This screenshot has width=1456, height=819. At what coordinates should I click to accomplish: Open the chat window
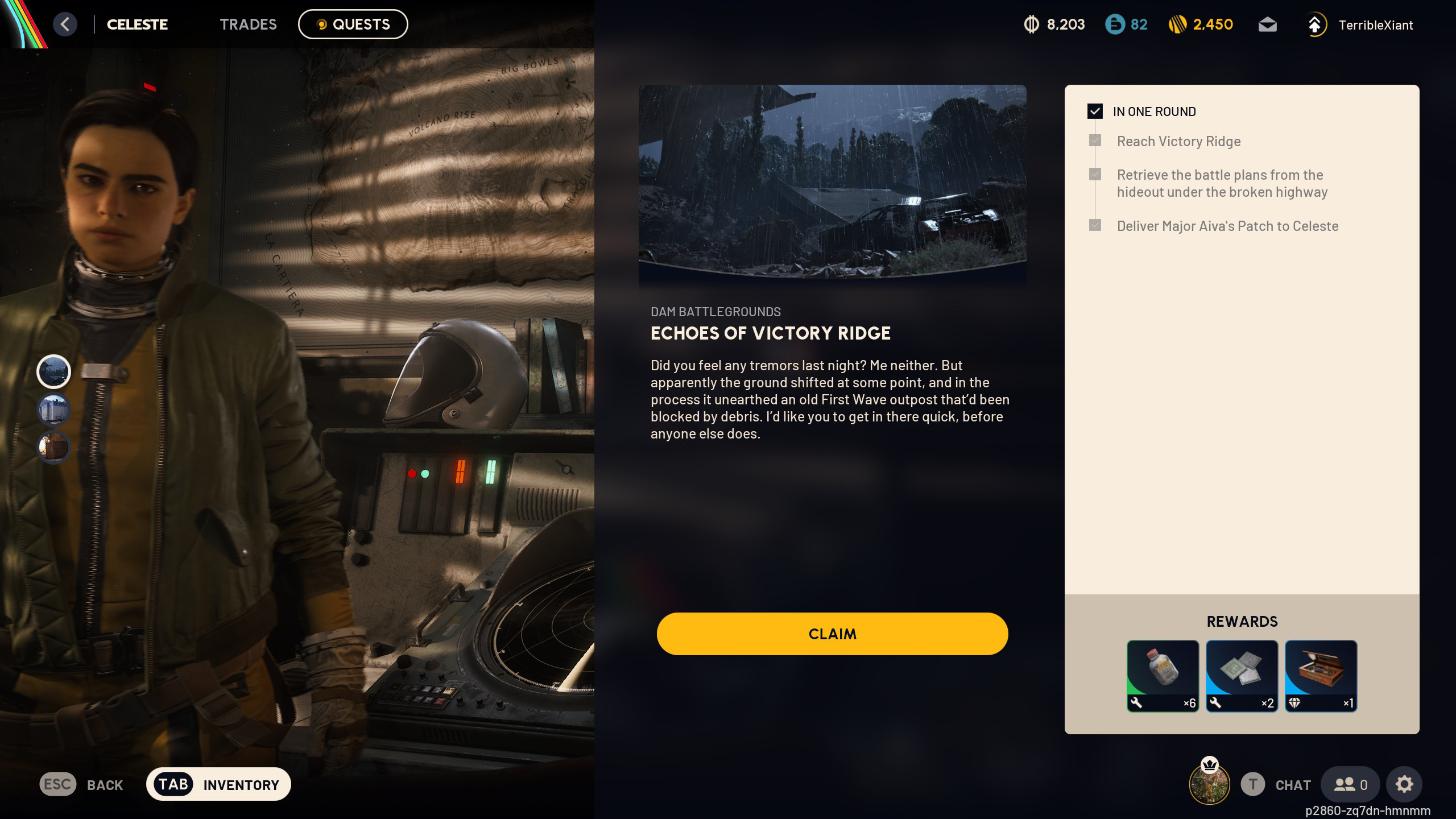[1276, 784]
